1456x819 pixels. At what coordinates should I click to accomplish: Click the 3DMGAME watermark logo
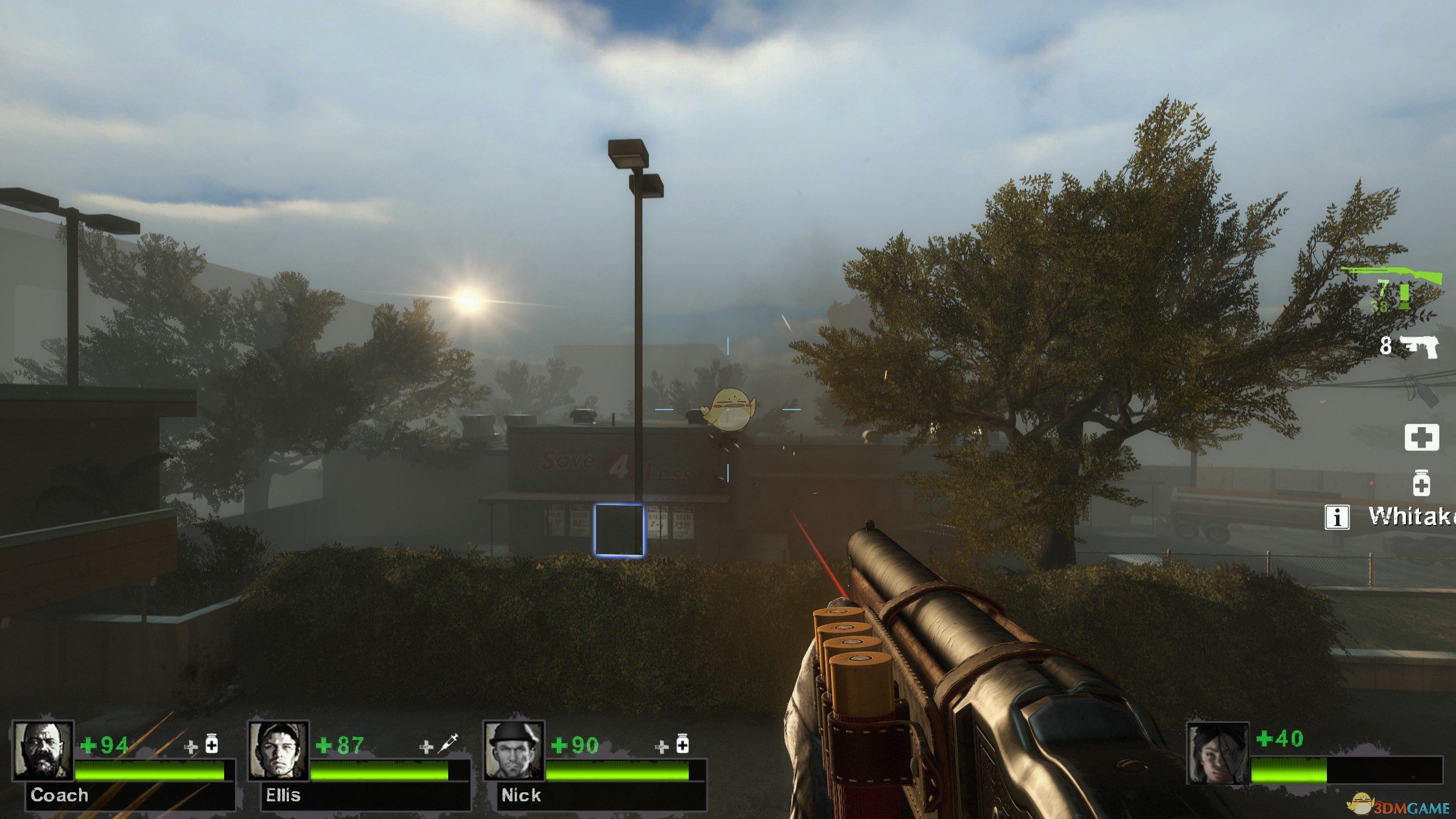pyautogui.click(x=1405, y=807)
